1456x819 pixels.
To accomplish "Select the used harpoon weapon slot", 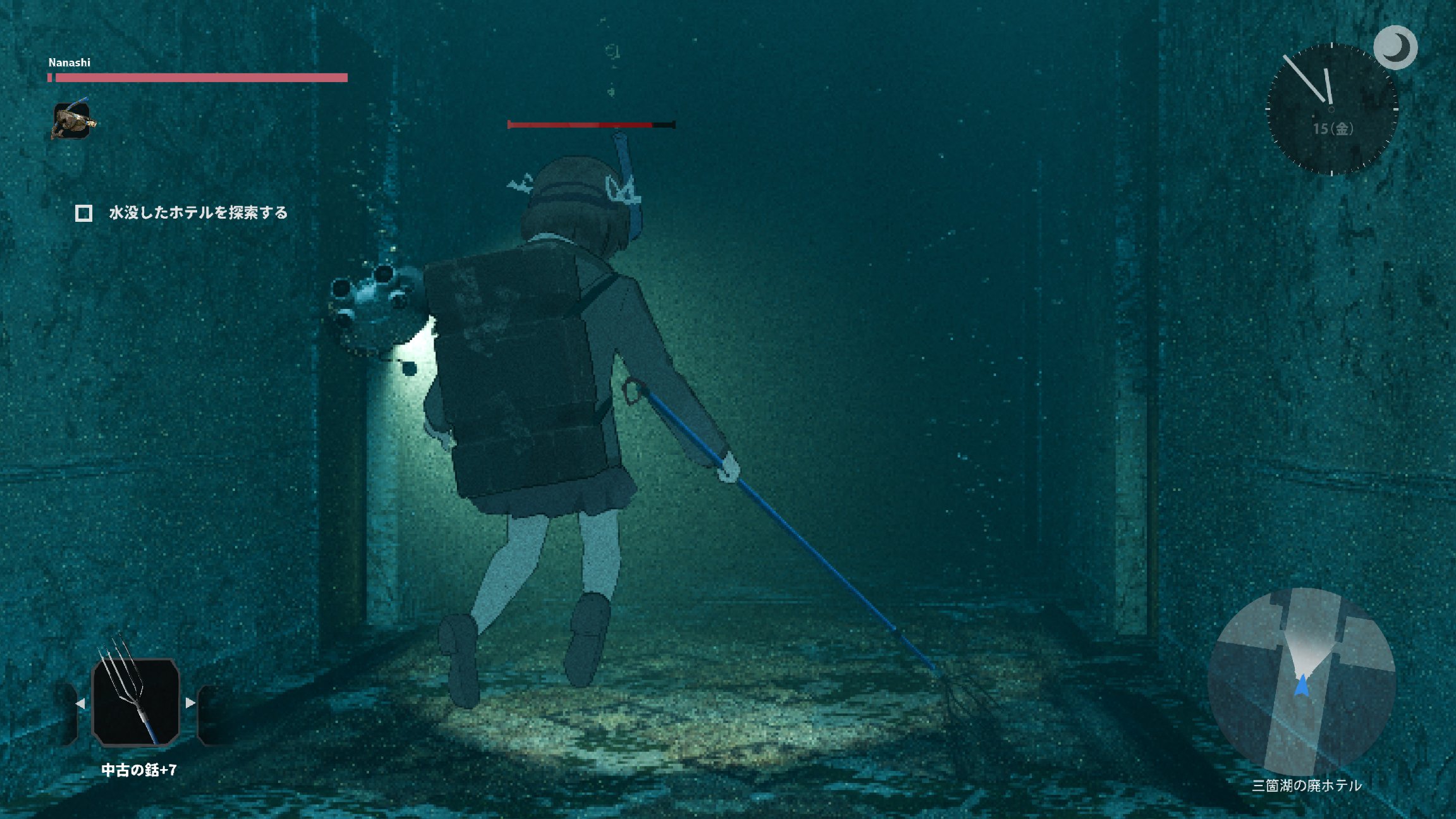I will (136, 701).
